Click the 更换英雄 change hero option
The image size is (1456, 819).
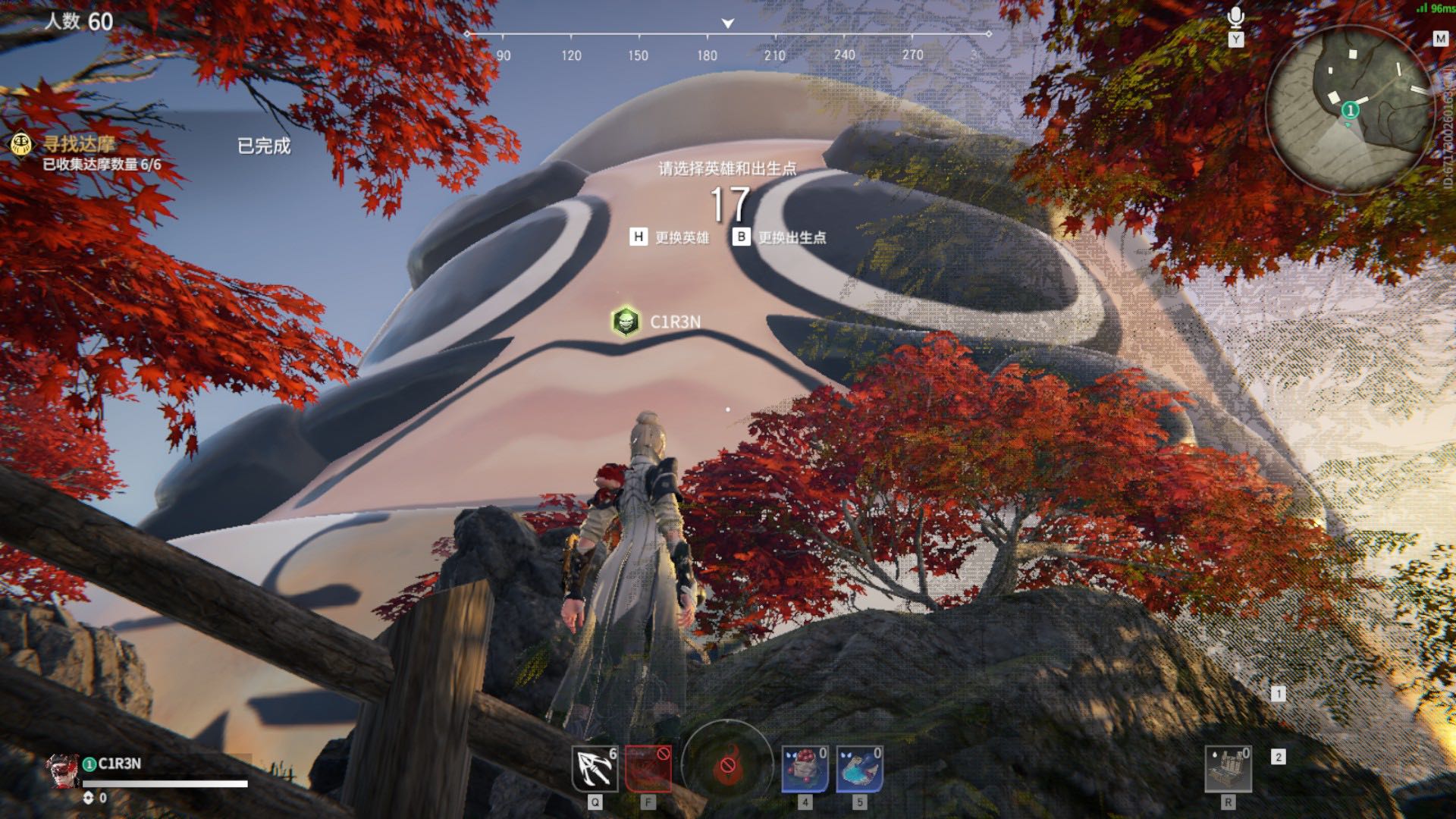tap(670, 237)
